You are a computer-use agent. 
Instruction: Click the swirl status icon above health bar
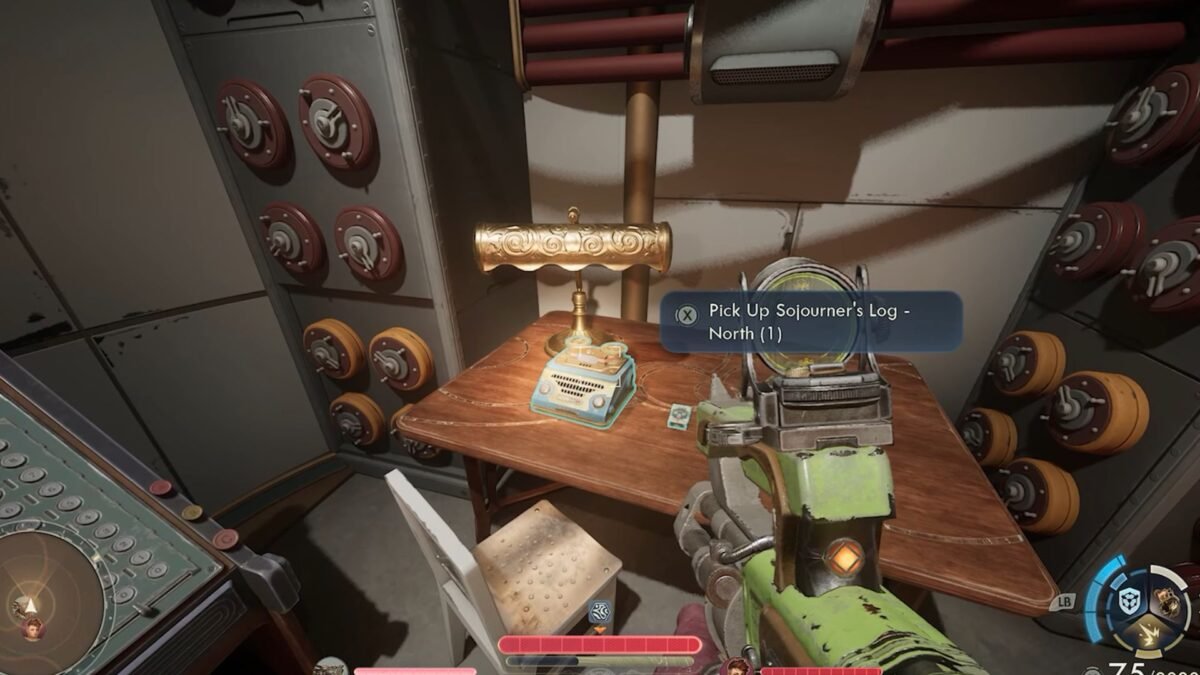(600, 612)
